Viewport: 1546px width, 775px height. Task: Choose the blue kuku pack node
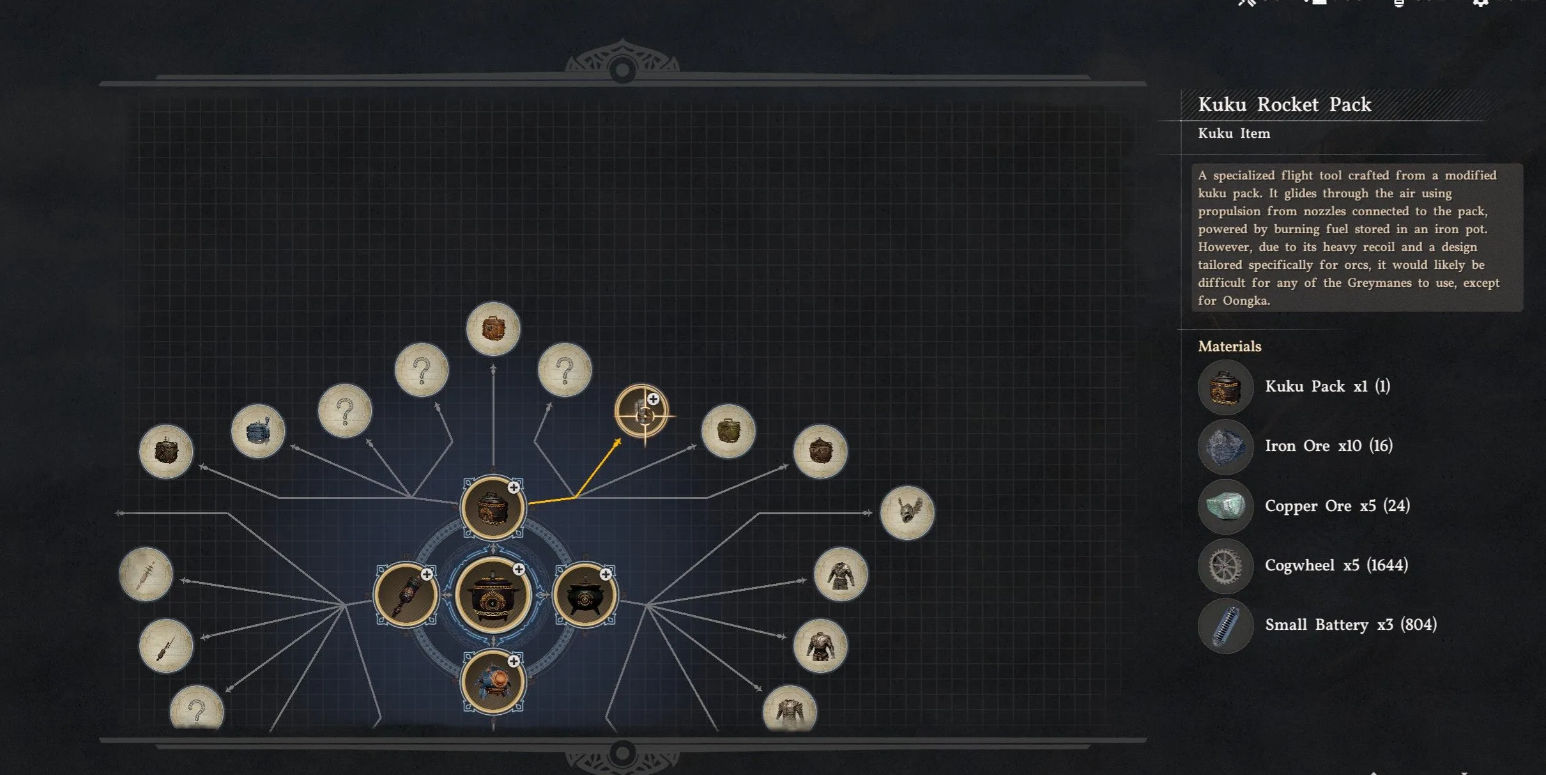pyautogui.click(x=258, y=432)
